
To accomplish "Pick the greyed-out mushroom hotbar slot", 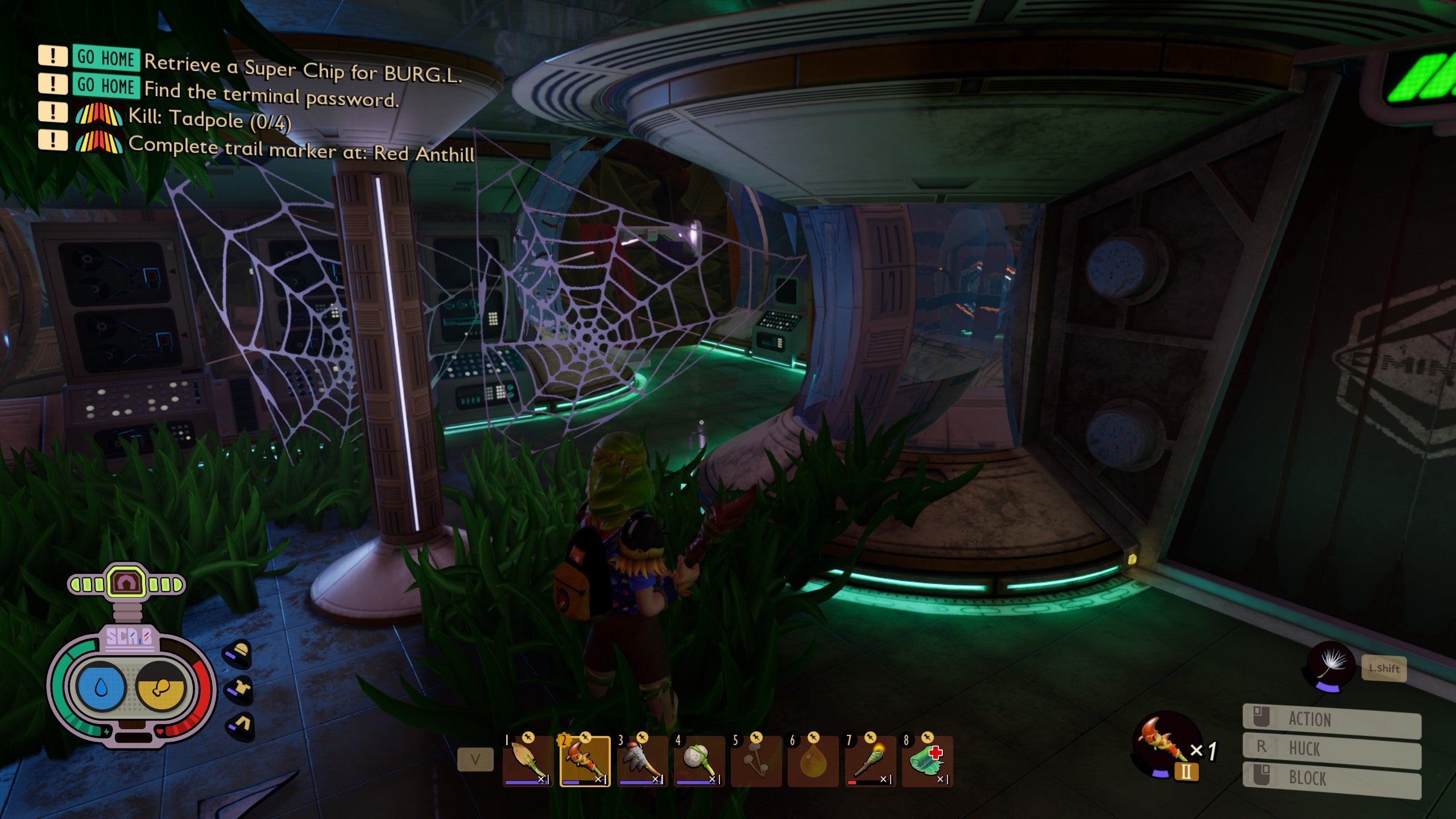I will click(756, 761).
